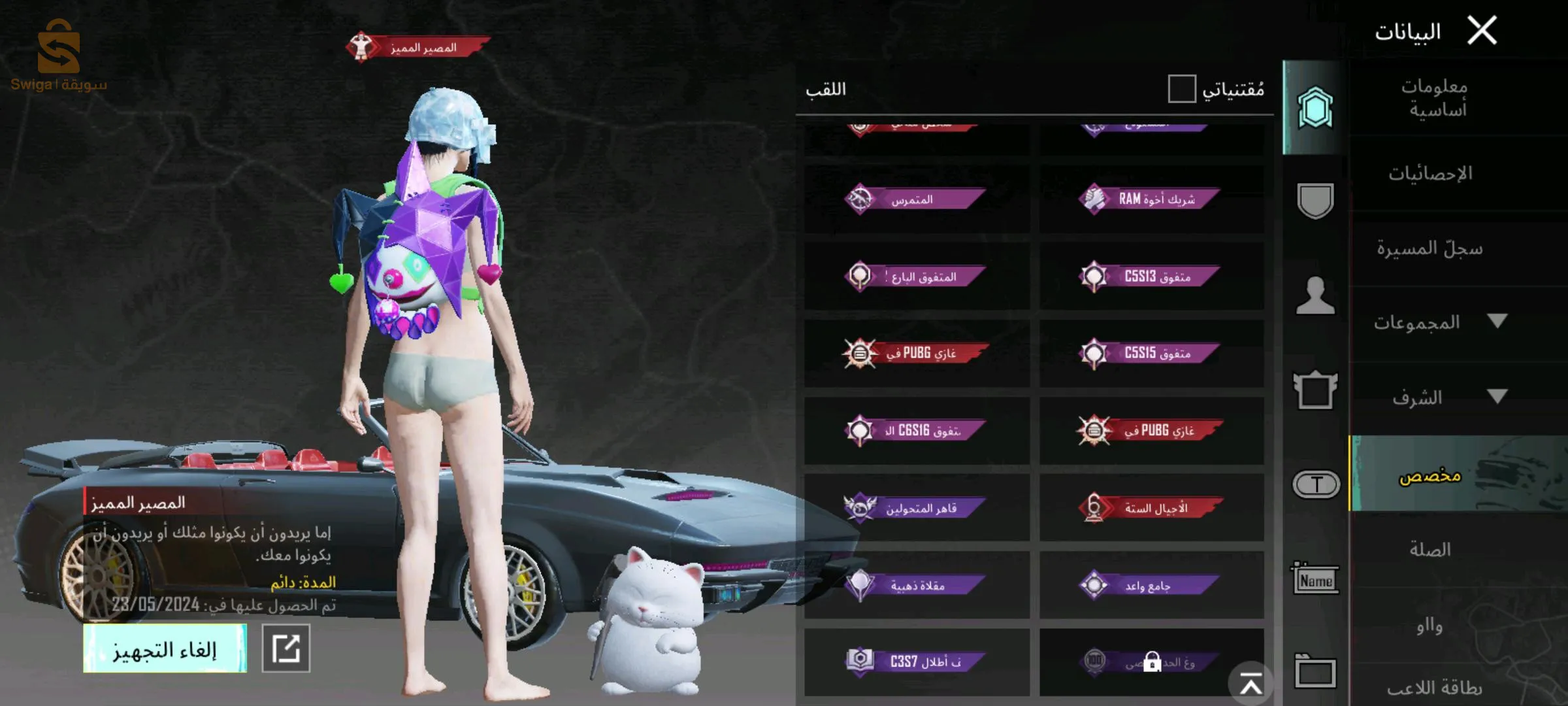Select the متفوق C5S13 title
Image resolution: width=1568 pixels, height=706 pixels.
(x=1151, y=277)
